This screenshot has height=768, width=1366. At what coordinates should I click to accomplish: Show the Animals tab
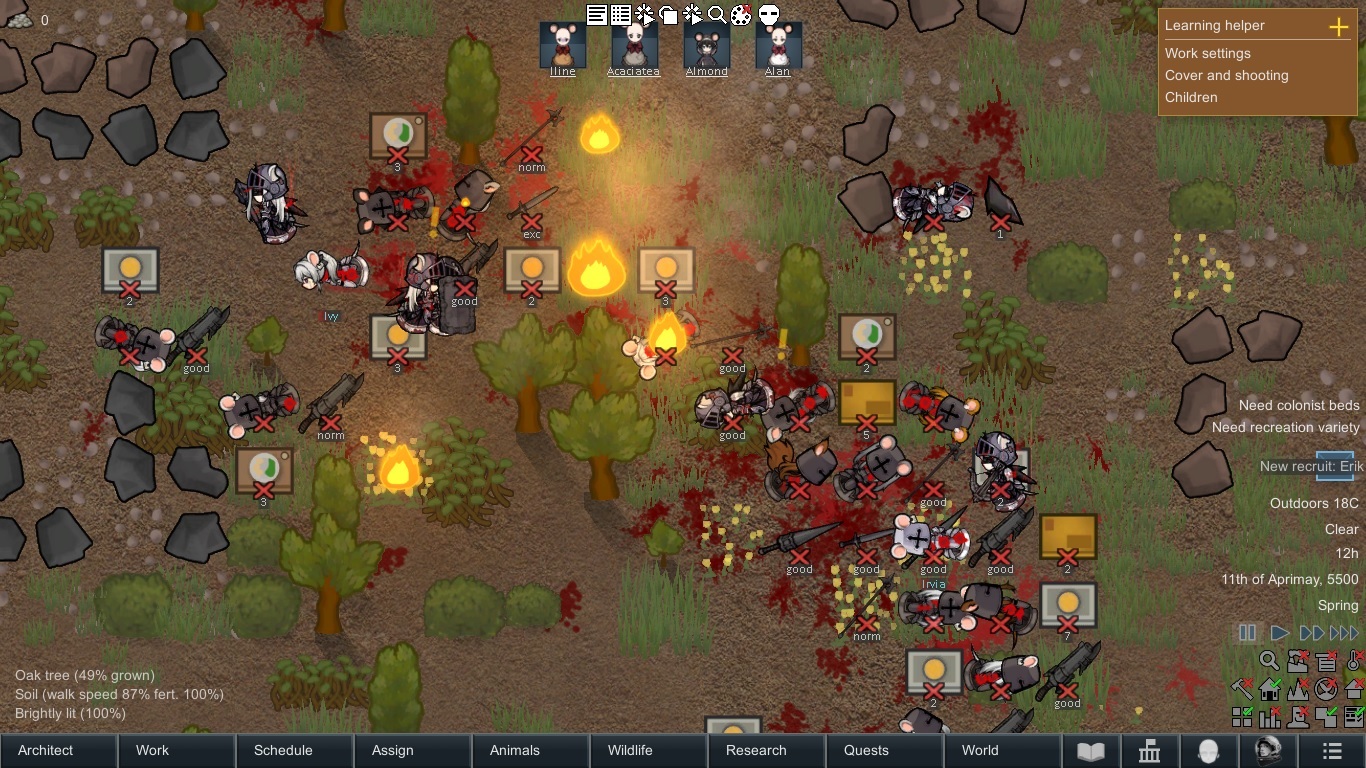click(515, 750)
